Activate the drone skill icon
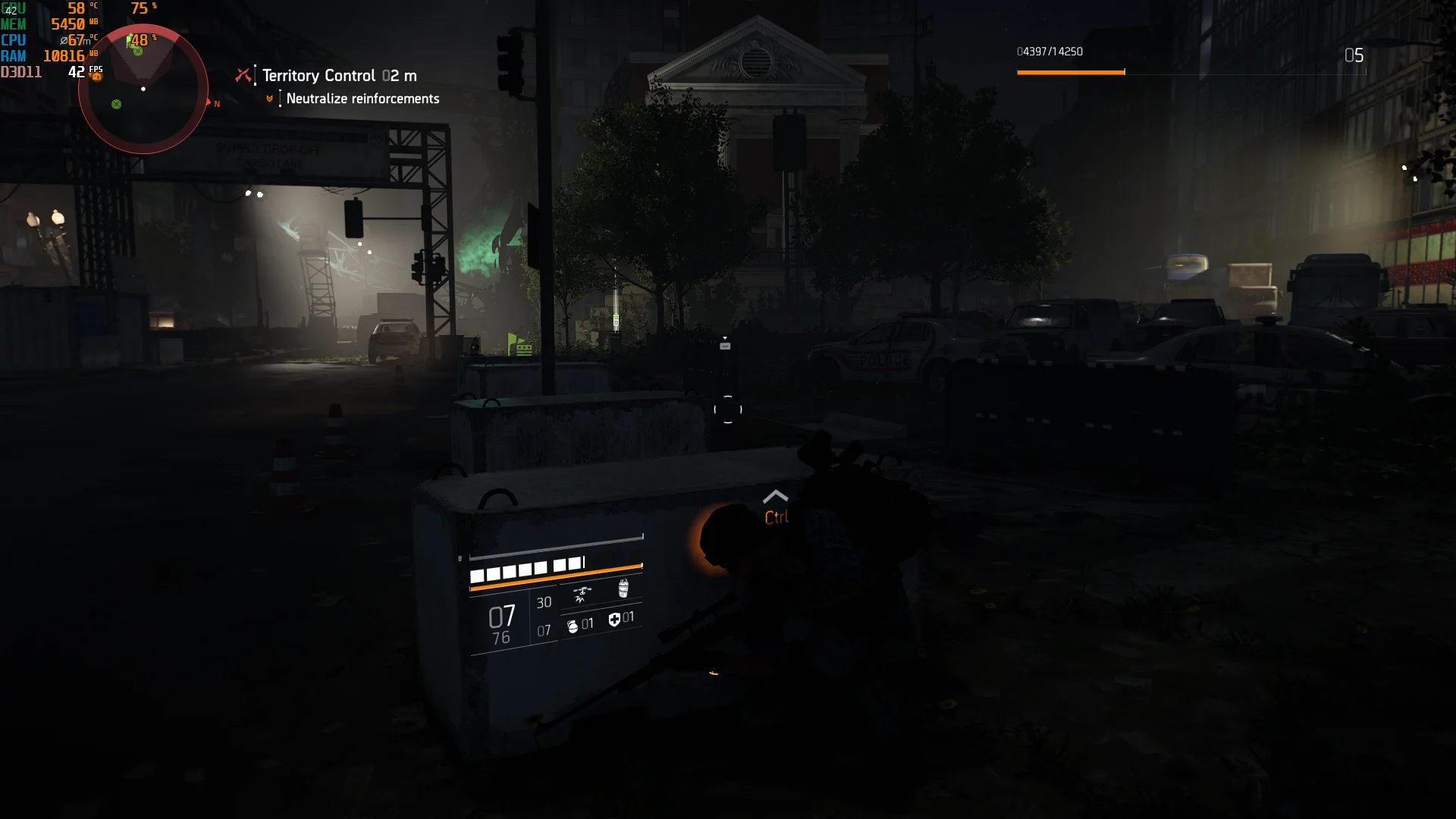The height and width of the screenshot is (819, 1456). [582, 595]
